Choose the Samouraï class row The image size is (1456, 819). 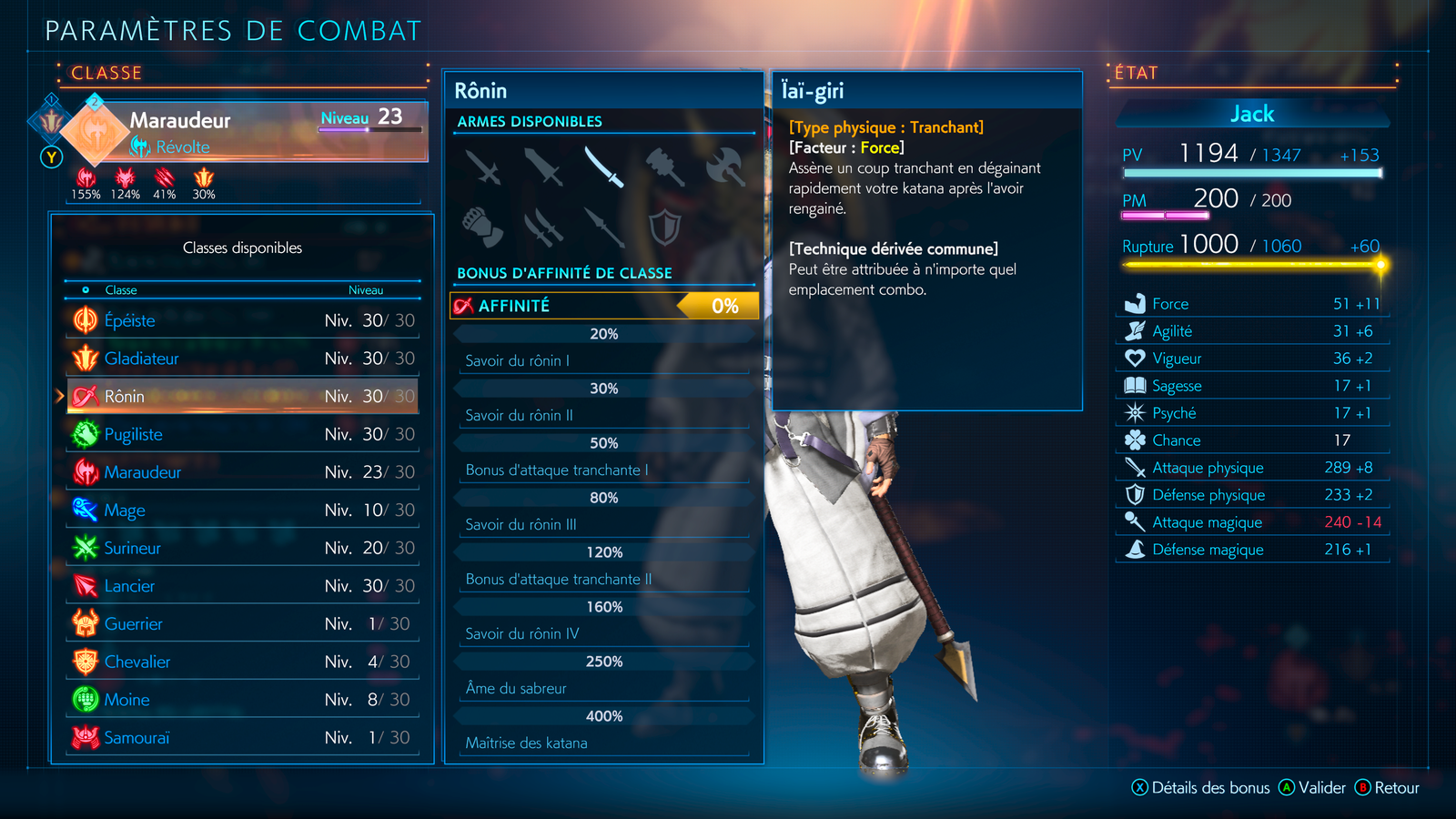point(242,738)
